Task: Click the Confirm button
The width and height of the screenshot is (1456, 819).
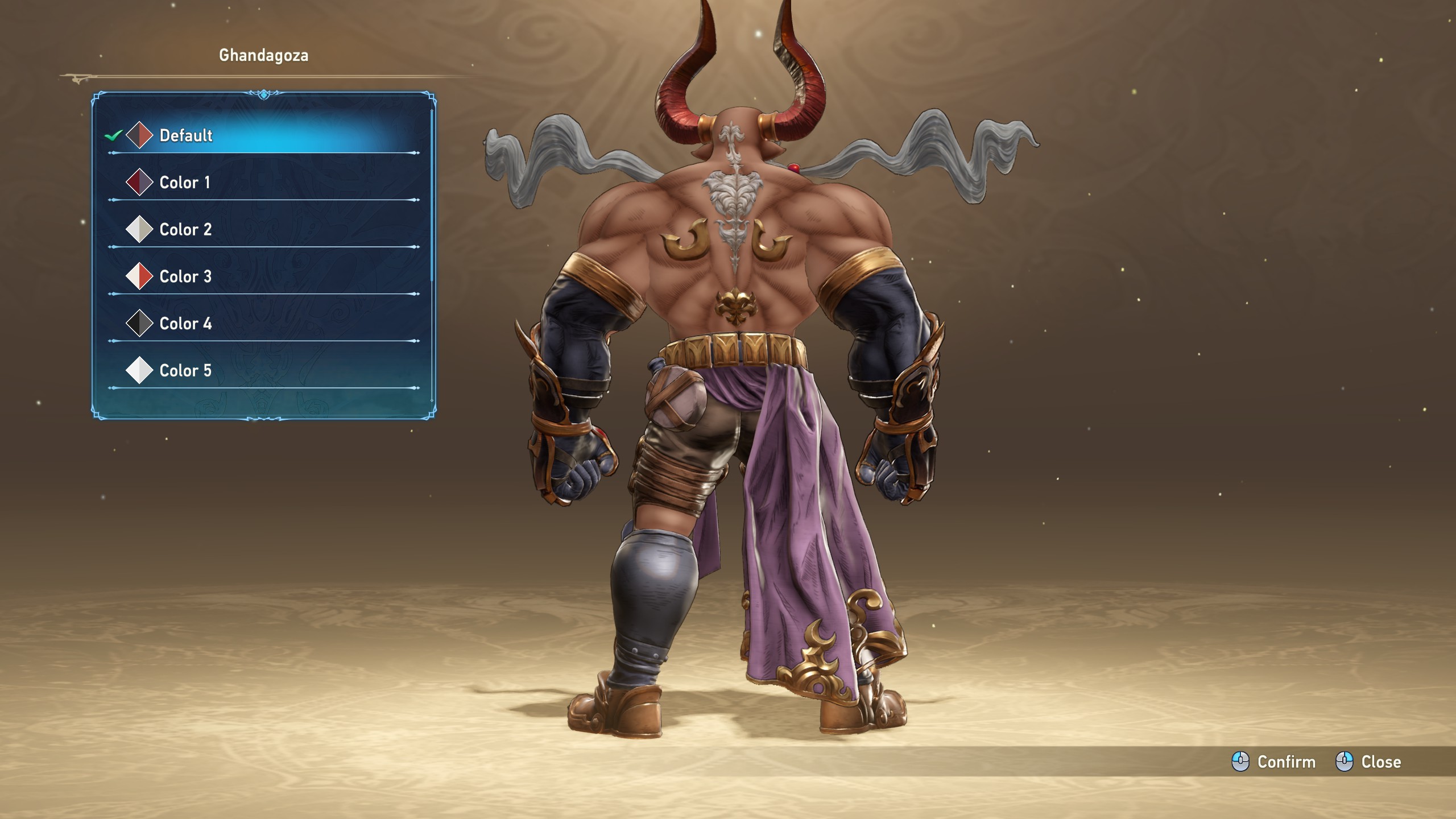Action: 1274,762
